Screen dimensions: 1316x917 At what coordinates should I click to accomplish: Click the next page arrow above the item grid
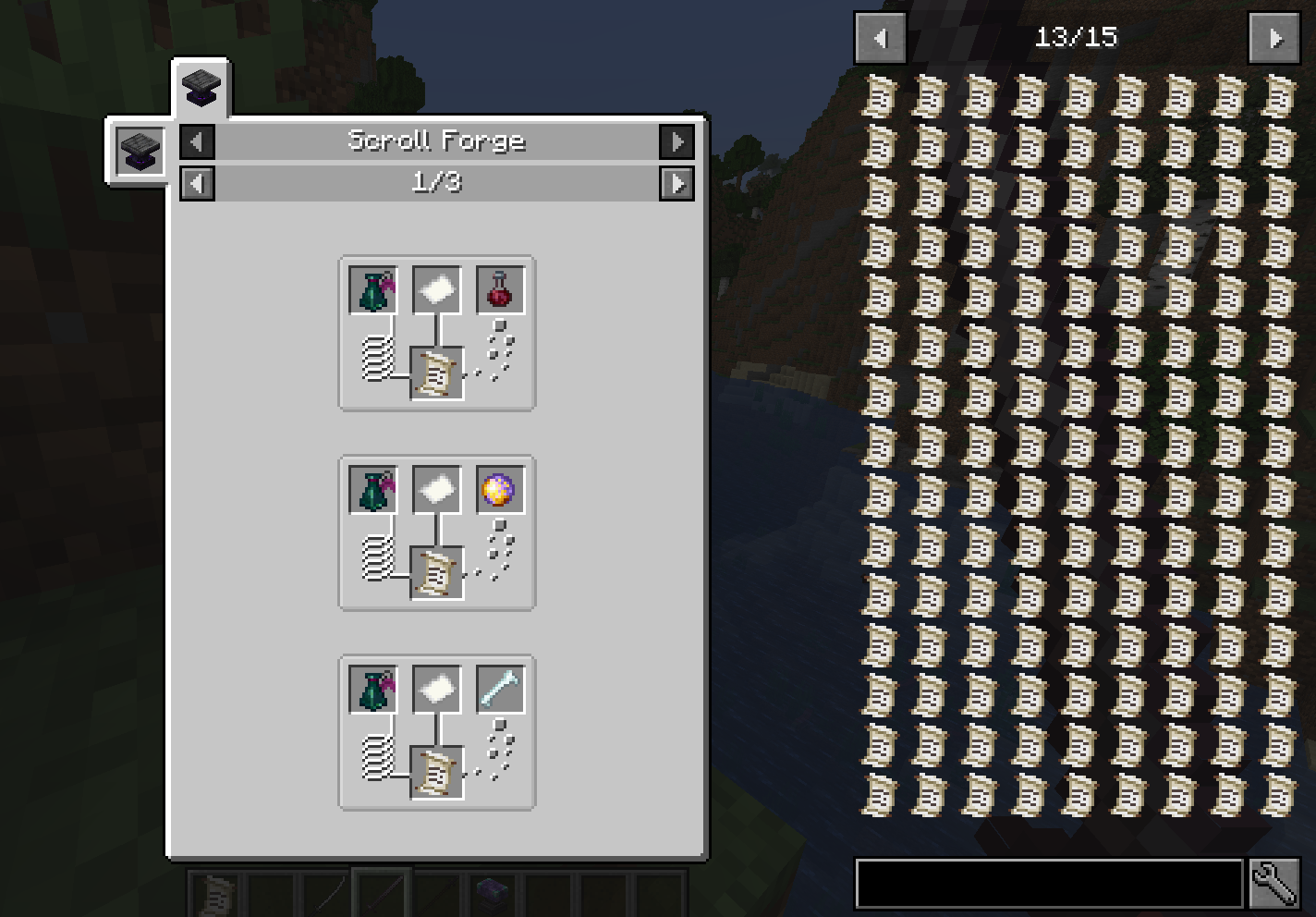coord(1274,38)
